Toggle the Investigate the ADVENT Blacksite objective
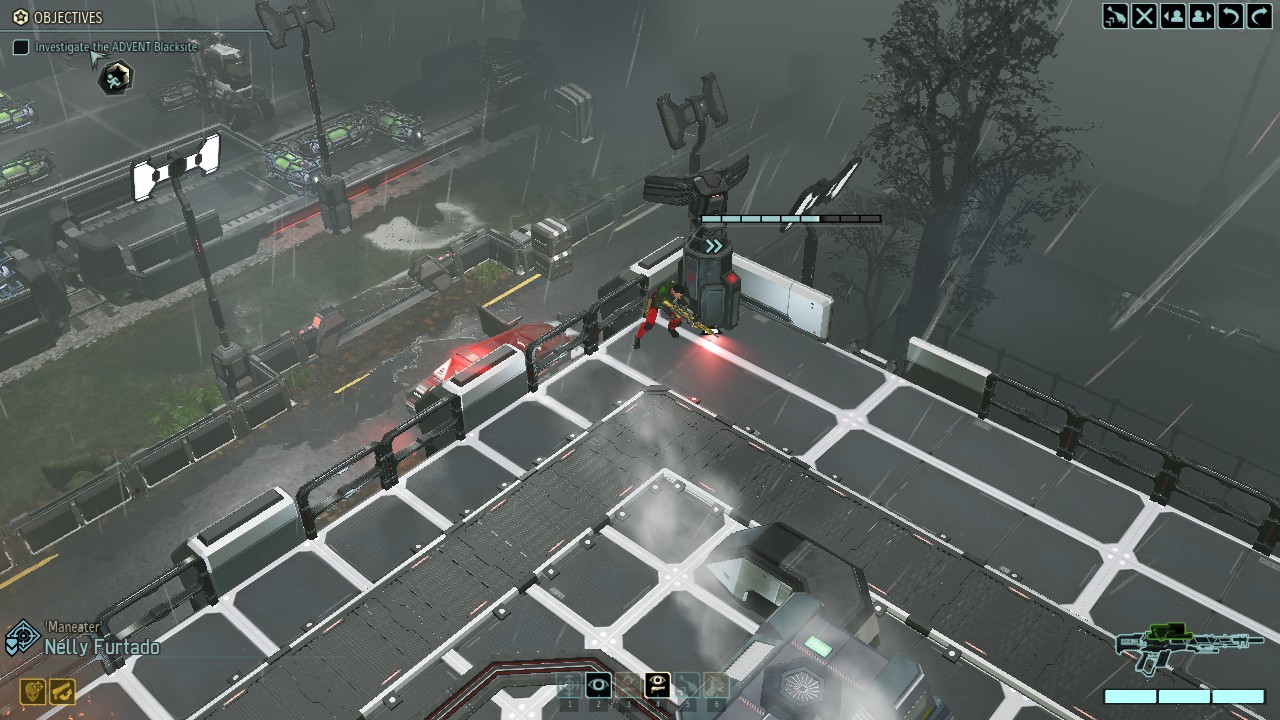Screen dimensions: 1280x720 (x=21, y=47)
